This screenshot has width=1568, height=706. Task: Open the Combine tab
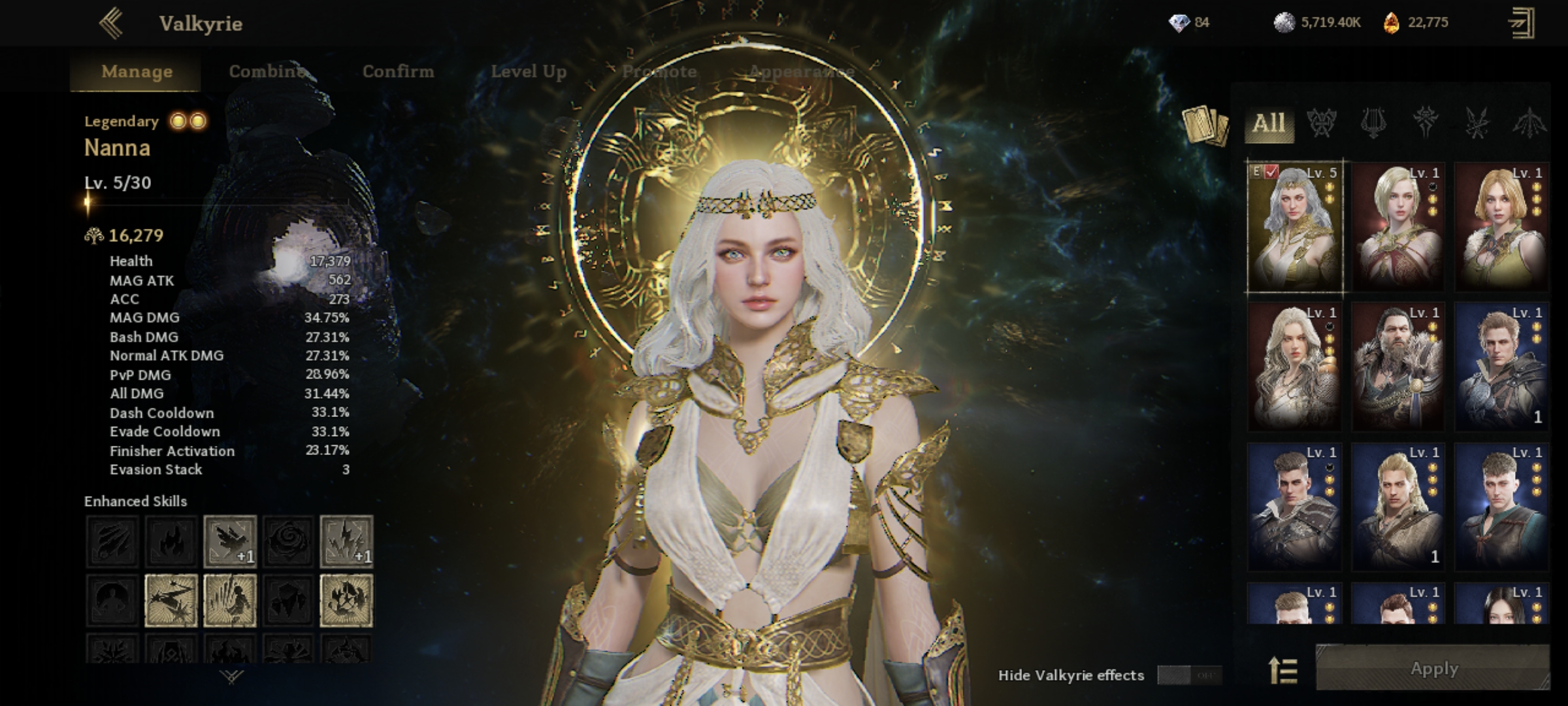[267, 71]
